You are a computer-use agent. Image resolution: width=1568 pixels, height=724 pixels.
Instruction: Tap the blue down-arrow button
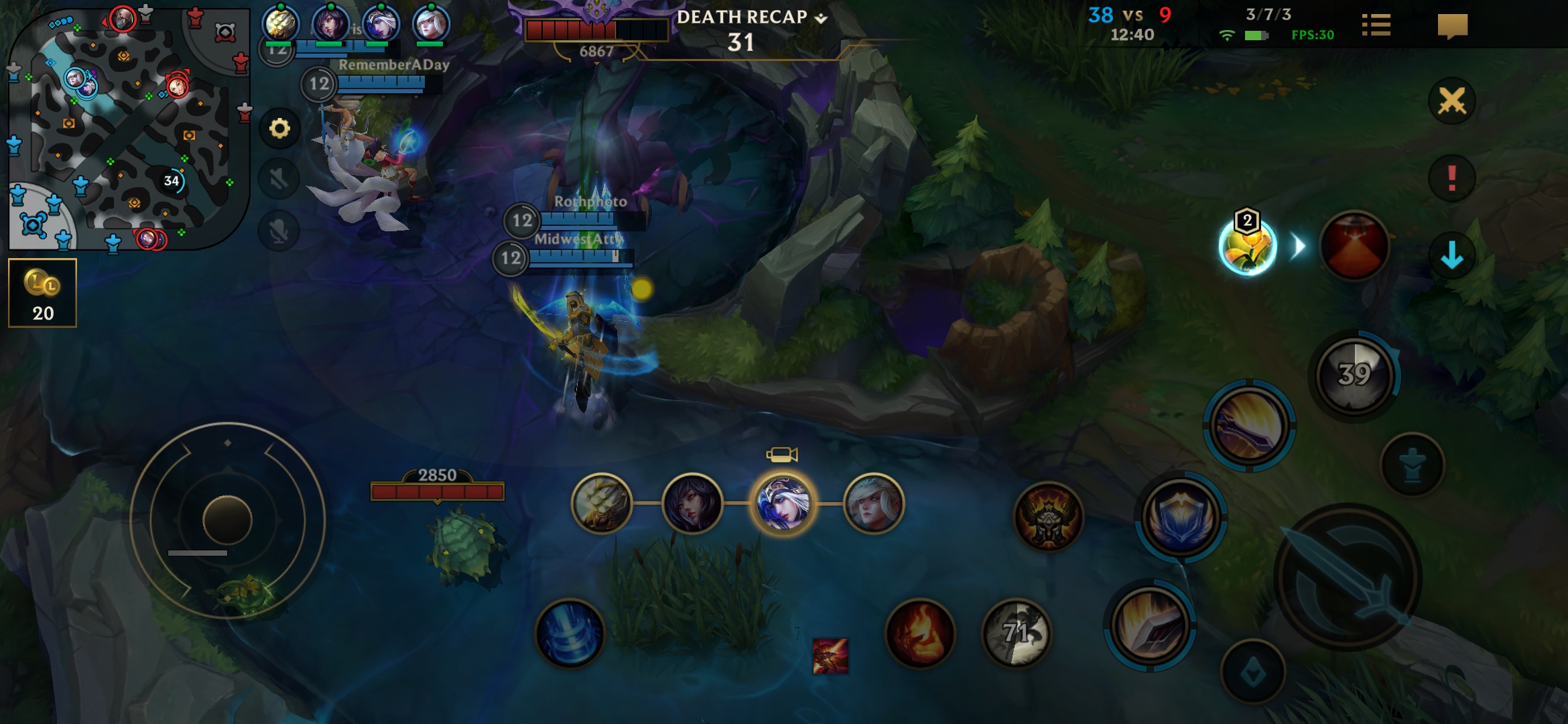click(x=1451, y=255)
